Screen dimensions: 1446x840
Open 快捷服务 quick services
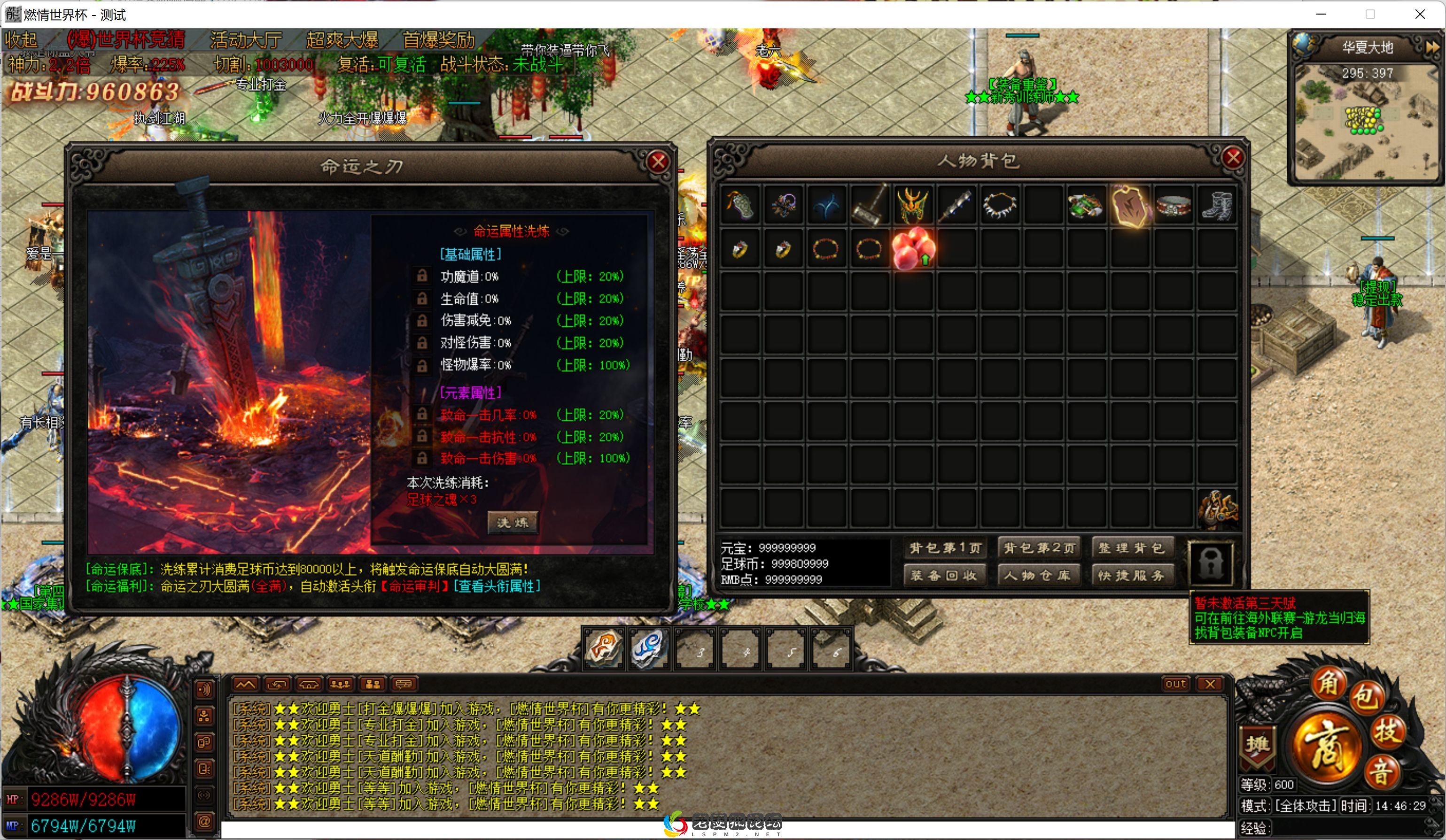coord(1132,575)
